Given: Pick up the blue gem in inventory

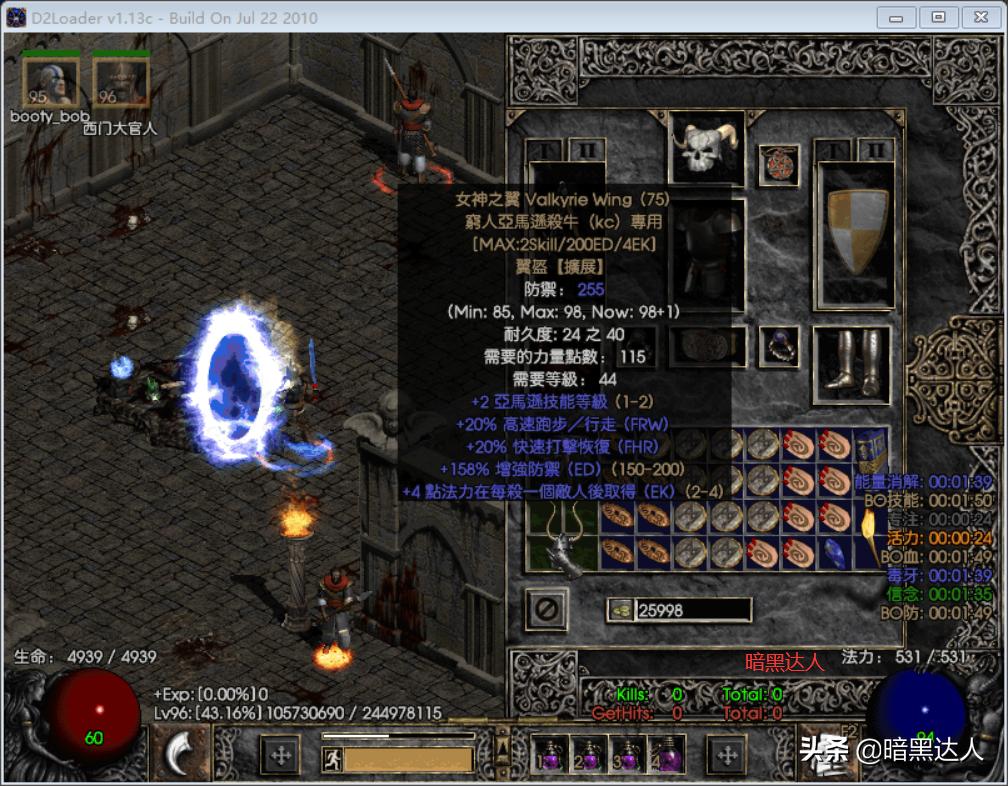Looking at the screenshot, I should 834,552.
